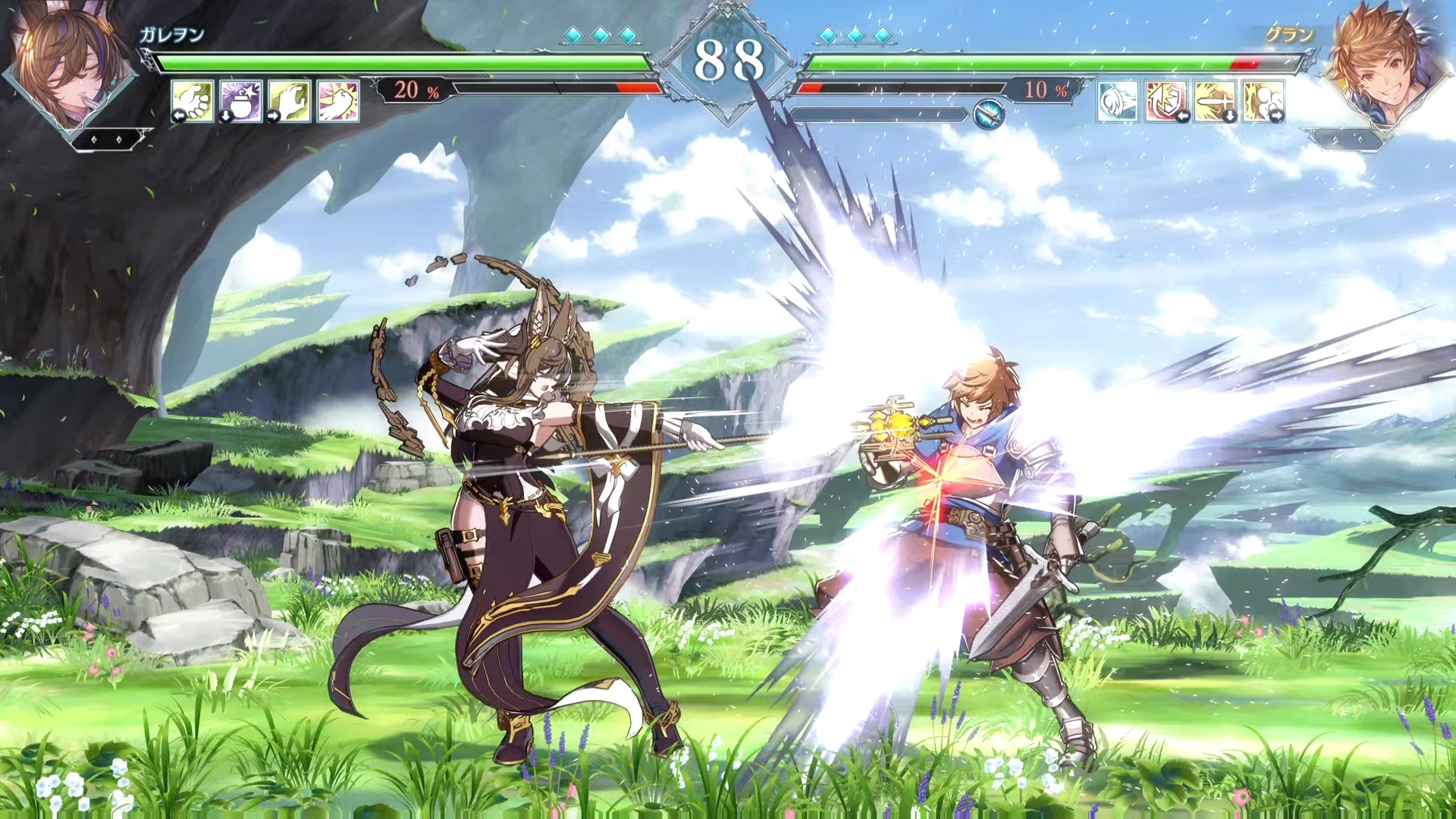
Task: Use Gran's golden sword thrust skill
Action: (1215, 101)
